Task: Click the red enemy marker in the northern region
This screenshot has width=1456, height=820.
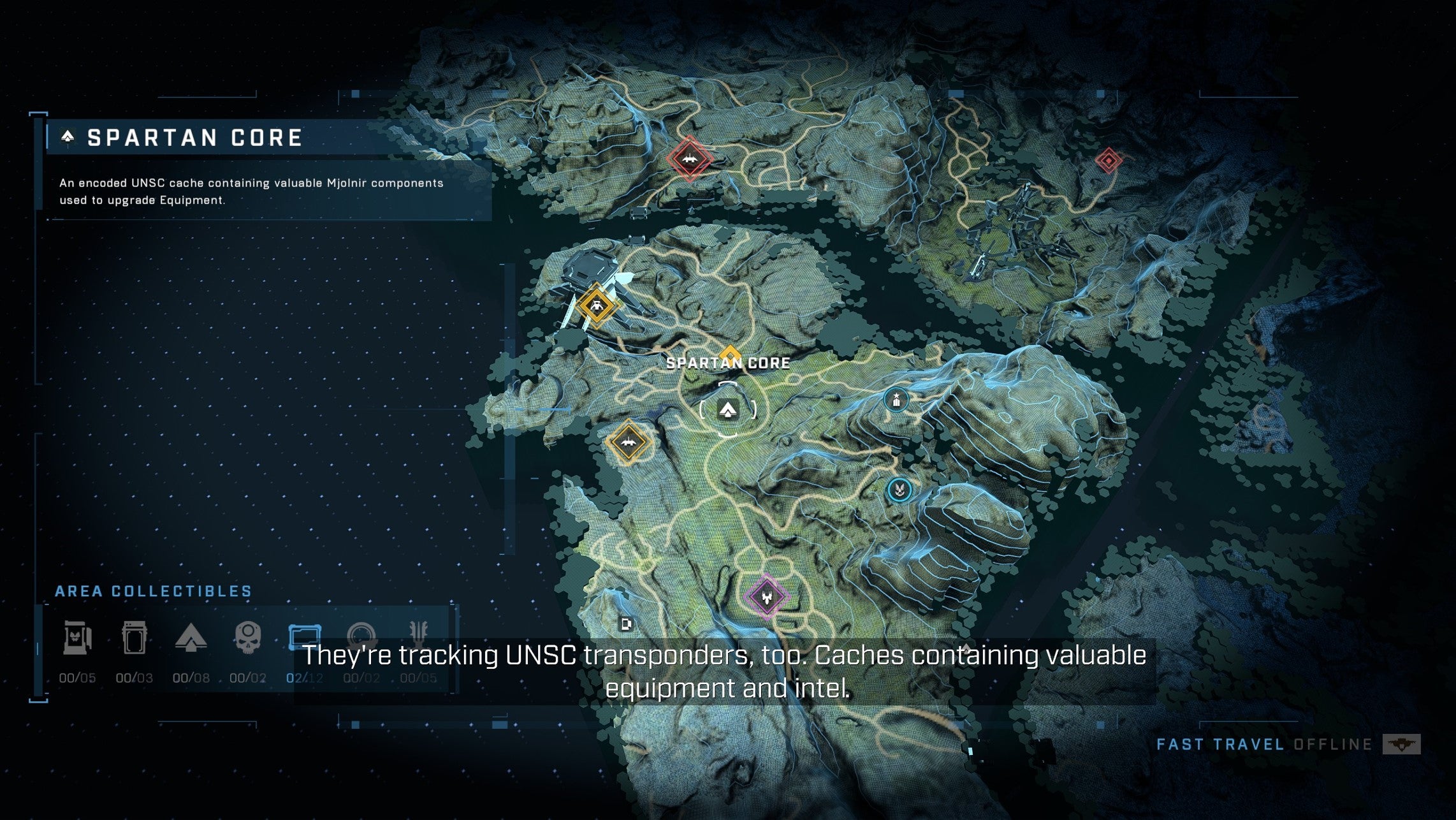Action: point(689,159)
